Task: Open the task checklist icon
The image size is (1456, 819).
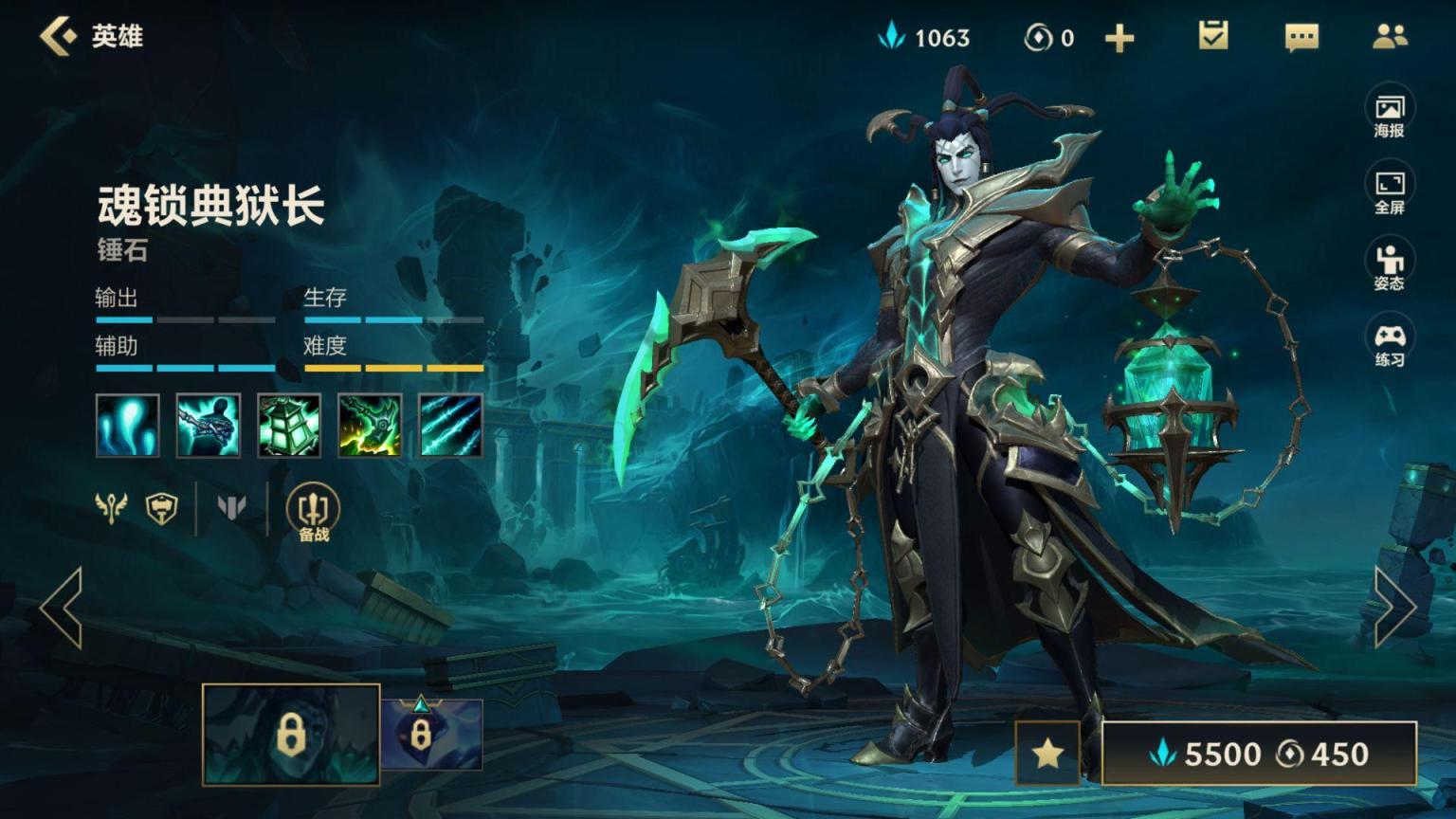Action: 1213,36
